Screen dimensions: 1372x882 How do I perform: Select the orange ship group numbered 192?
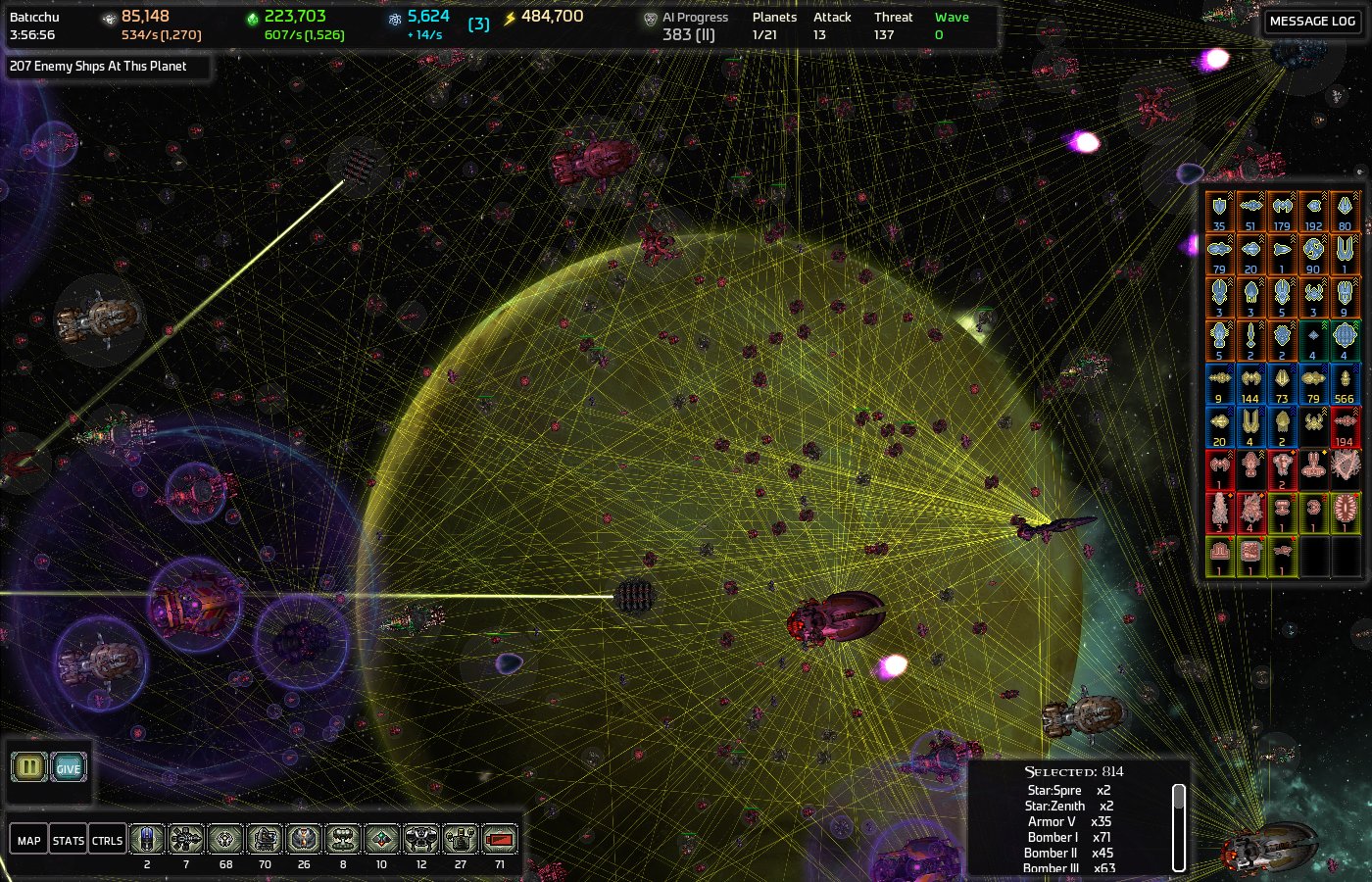(x=1313, y=211)
